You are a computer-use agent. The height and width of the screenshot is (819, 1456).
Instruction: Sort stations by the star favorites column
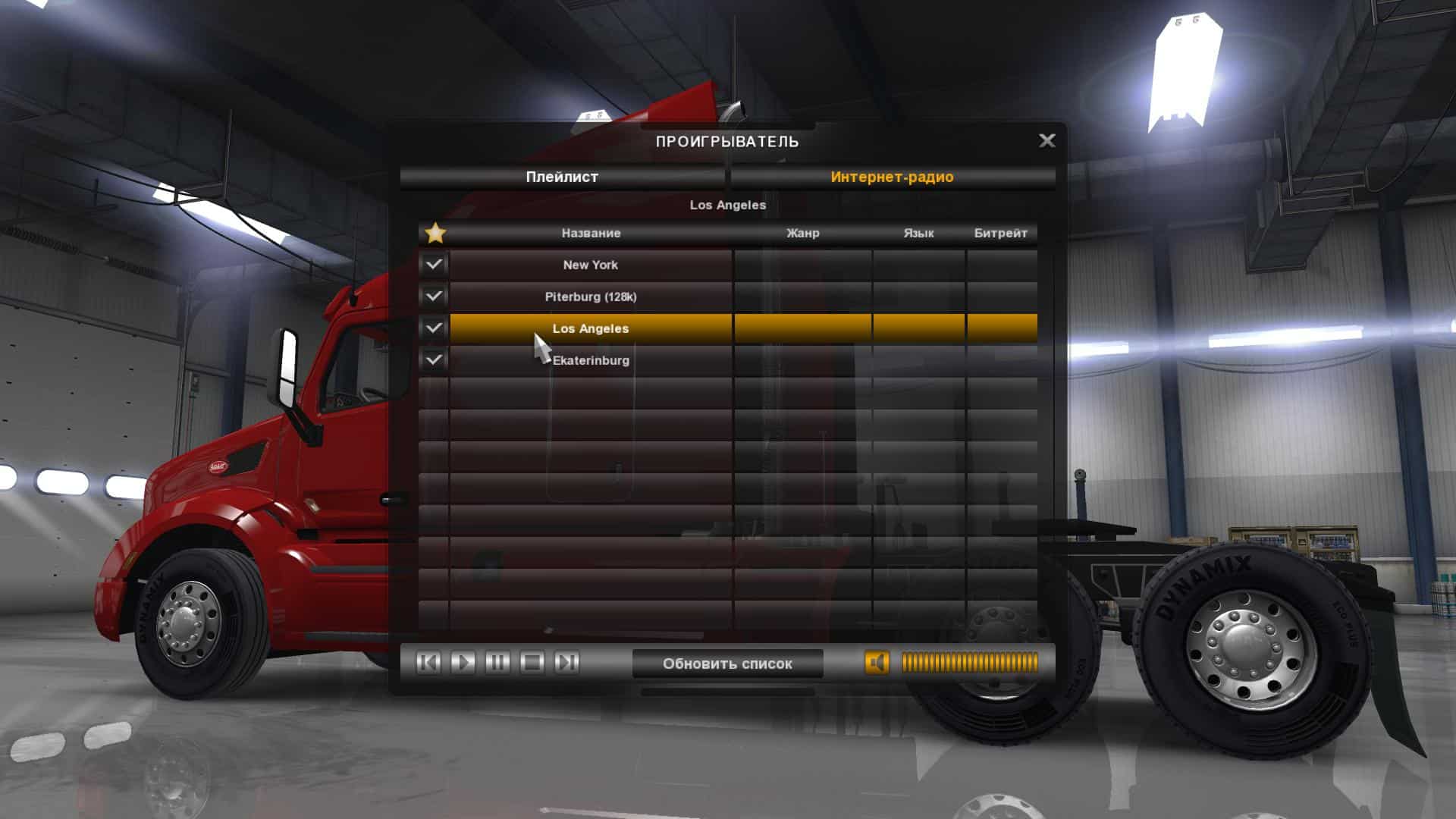(435, 233)
